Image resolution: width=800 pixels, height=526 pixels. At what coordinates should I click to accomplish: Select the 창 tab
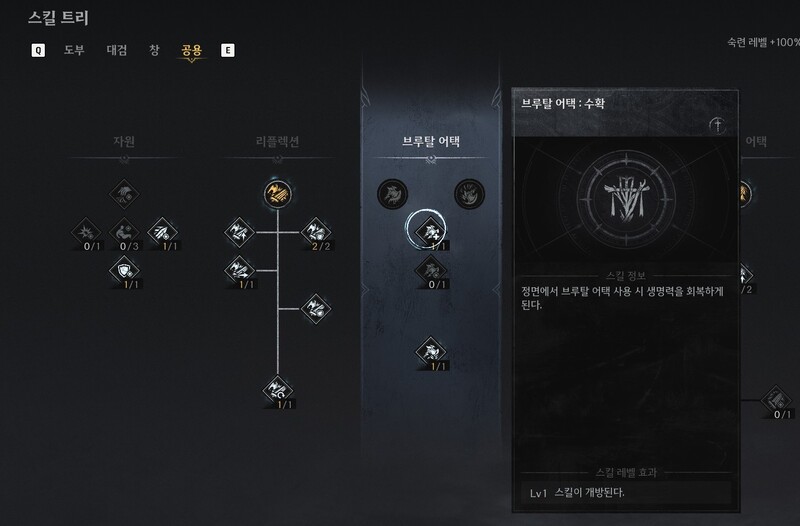pyautogui.click(x=154, y=49)
